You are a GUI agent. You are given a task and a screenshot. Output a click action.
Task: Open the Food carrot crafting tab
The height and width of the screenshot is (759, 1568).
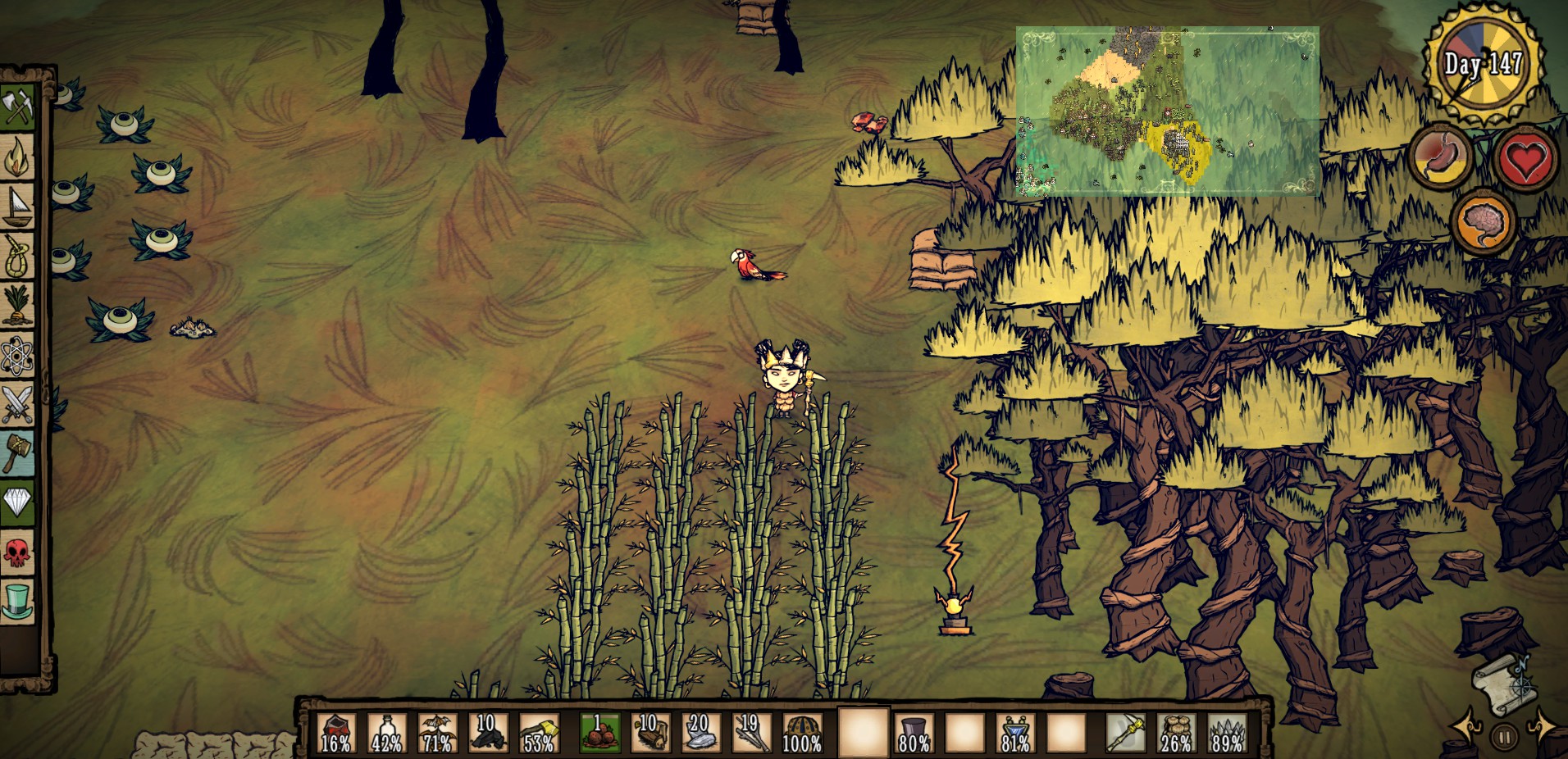coord(18,306)
